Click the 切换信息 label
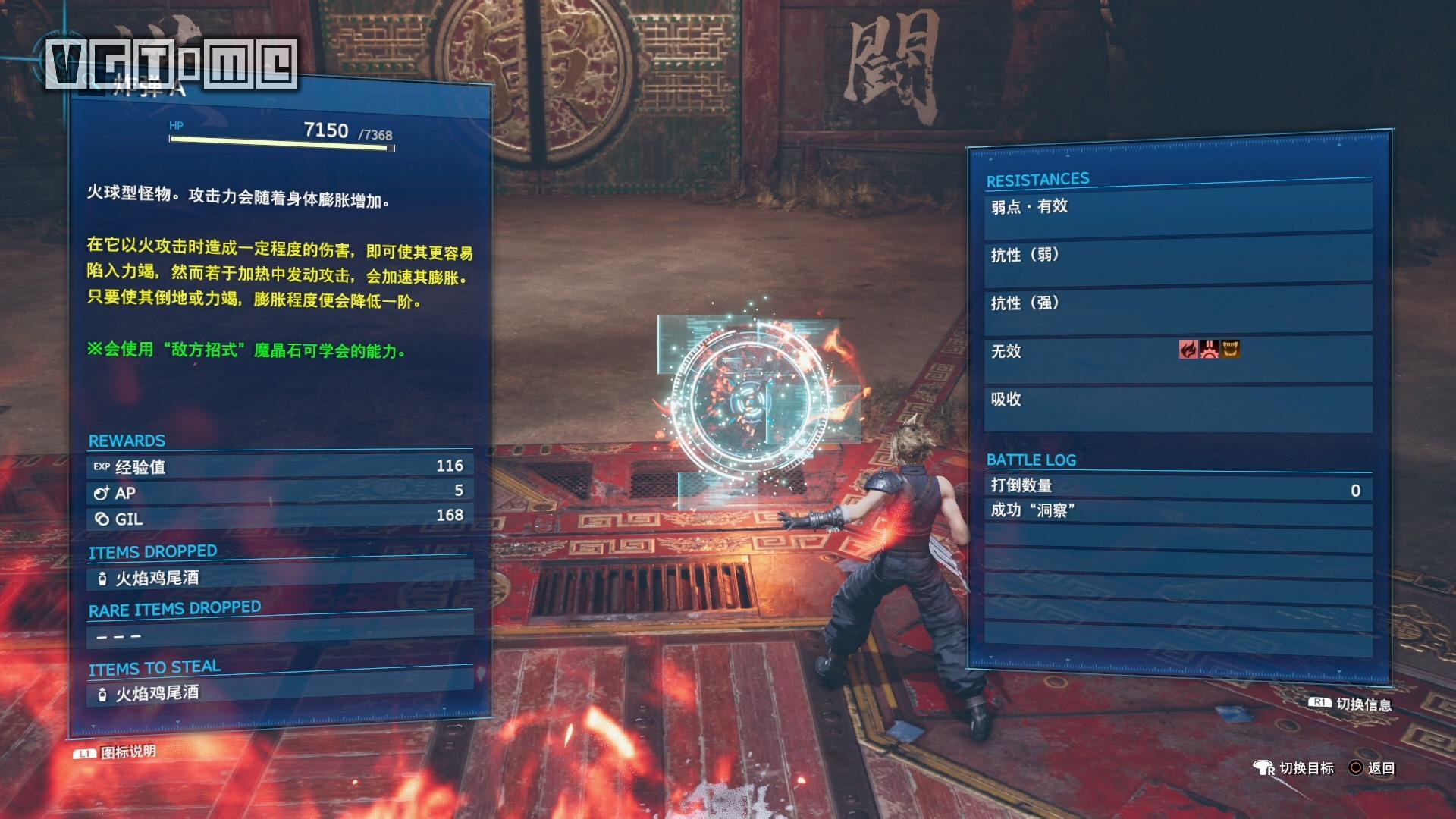1456x819 pixels. (1363, 704)
